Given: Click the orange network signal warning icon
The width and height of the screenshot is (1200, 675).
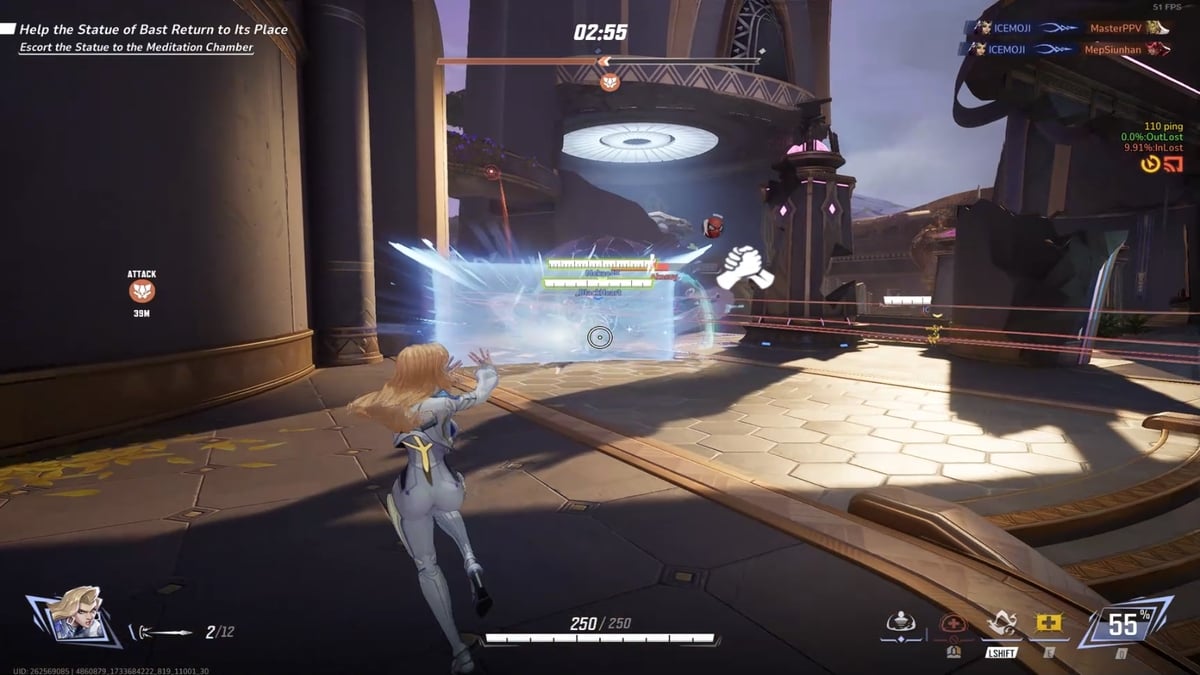Looking at the screenshot, I should pos(1174,164).
